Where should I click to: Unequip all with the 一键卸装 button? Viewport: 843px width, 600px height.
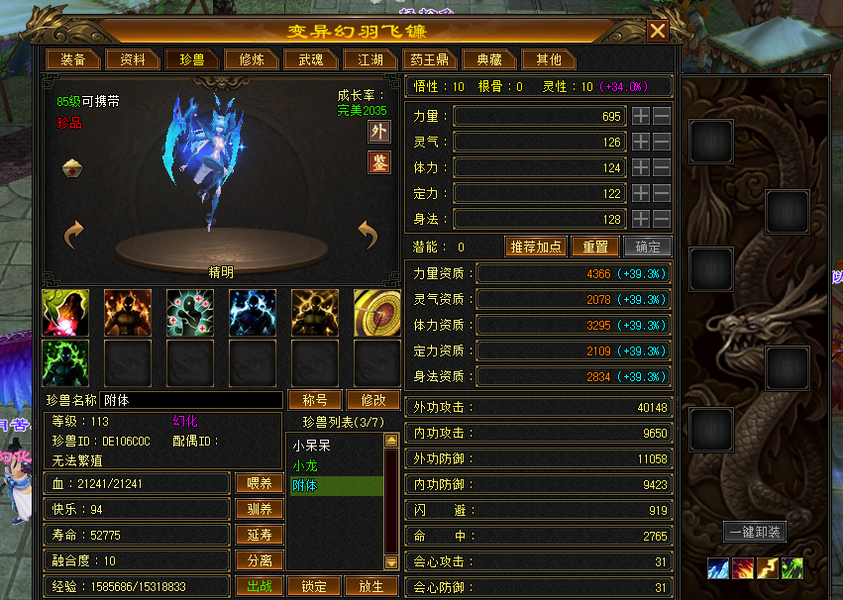[x=753, y=532]
